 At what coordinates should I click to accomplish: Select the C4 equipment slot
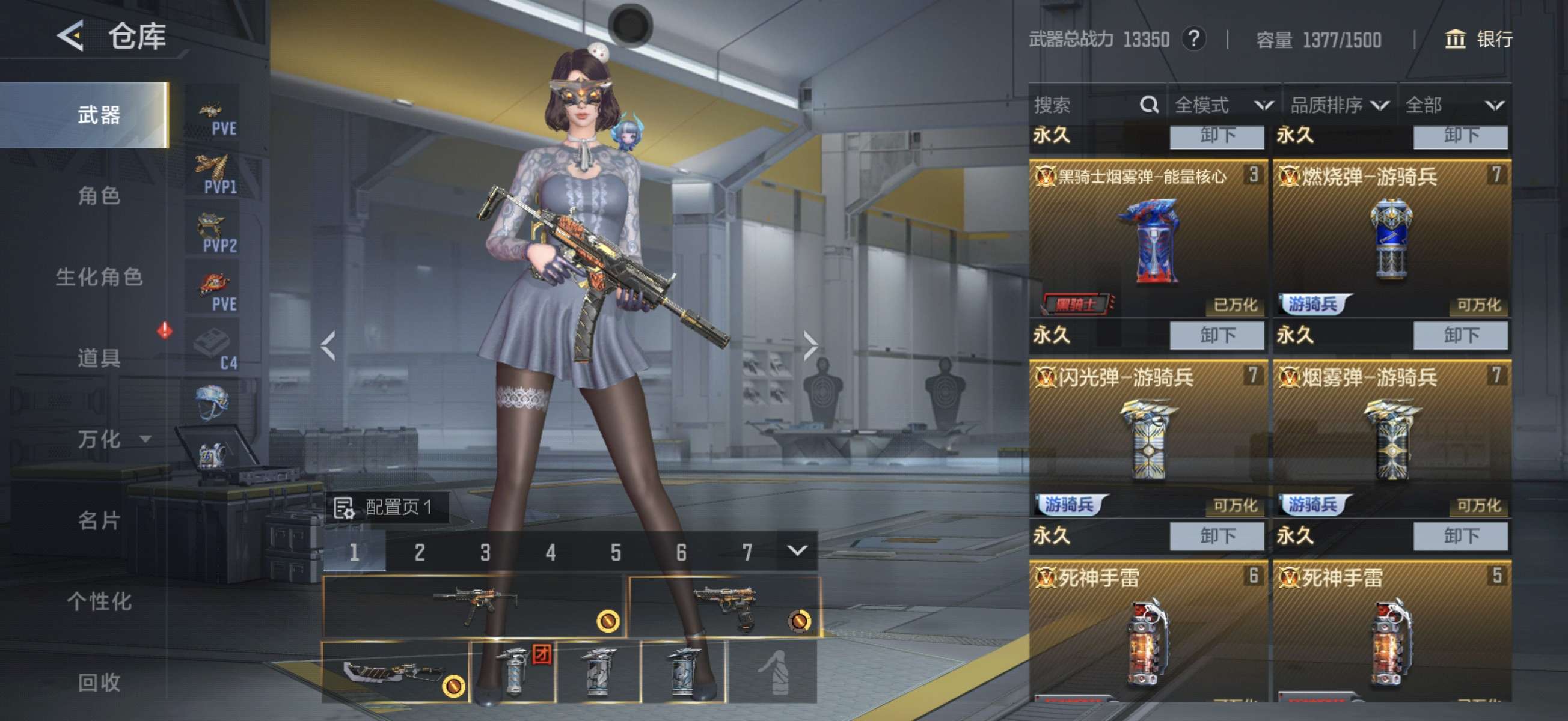click(213, 348)
